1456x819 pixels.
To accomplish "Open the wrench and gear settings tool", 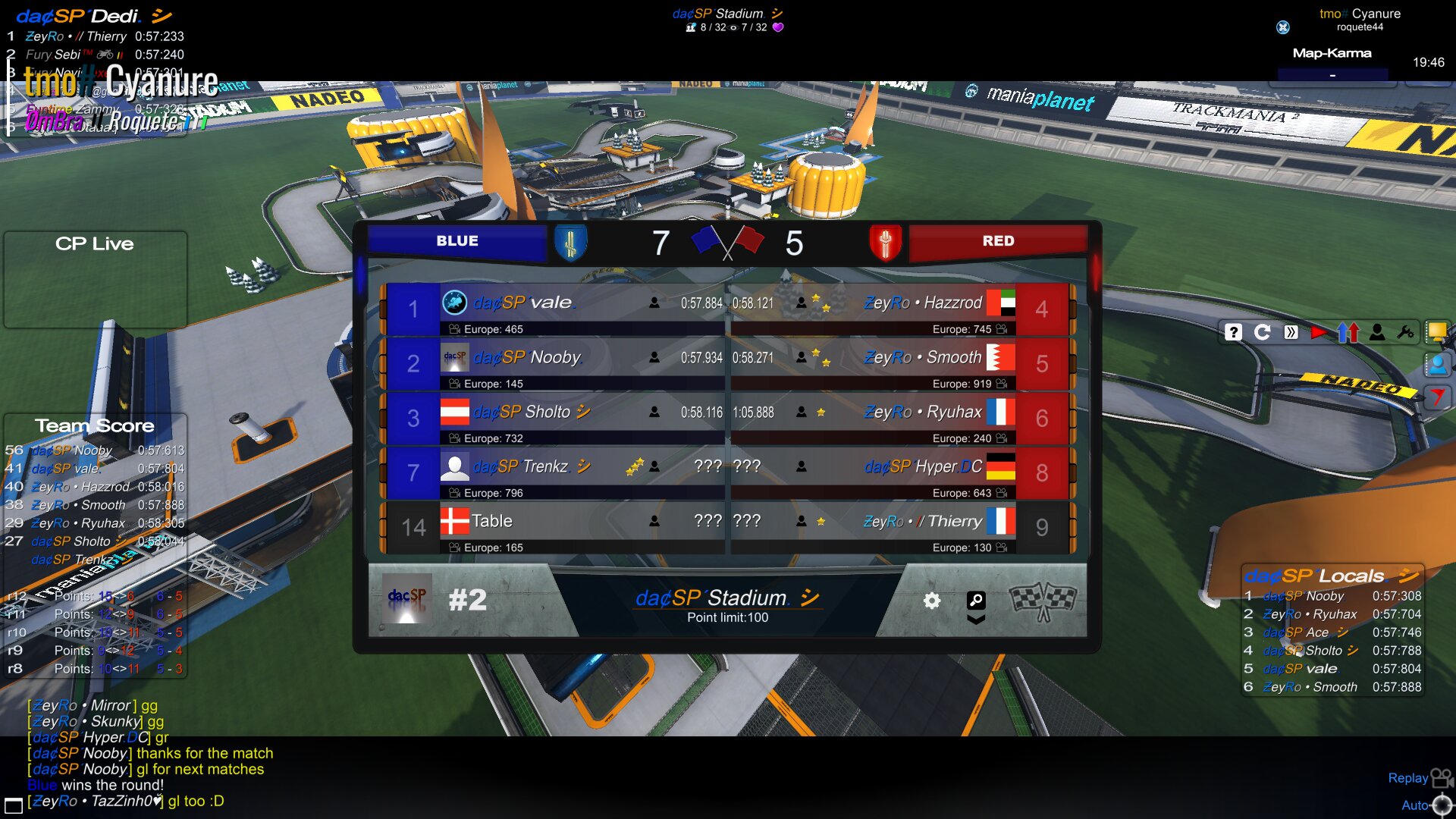I will [1405, 332].
